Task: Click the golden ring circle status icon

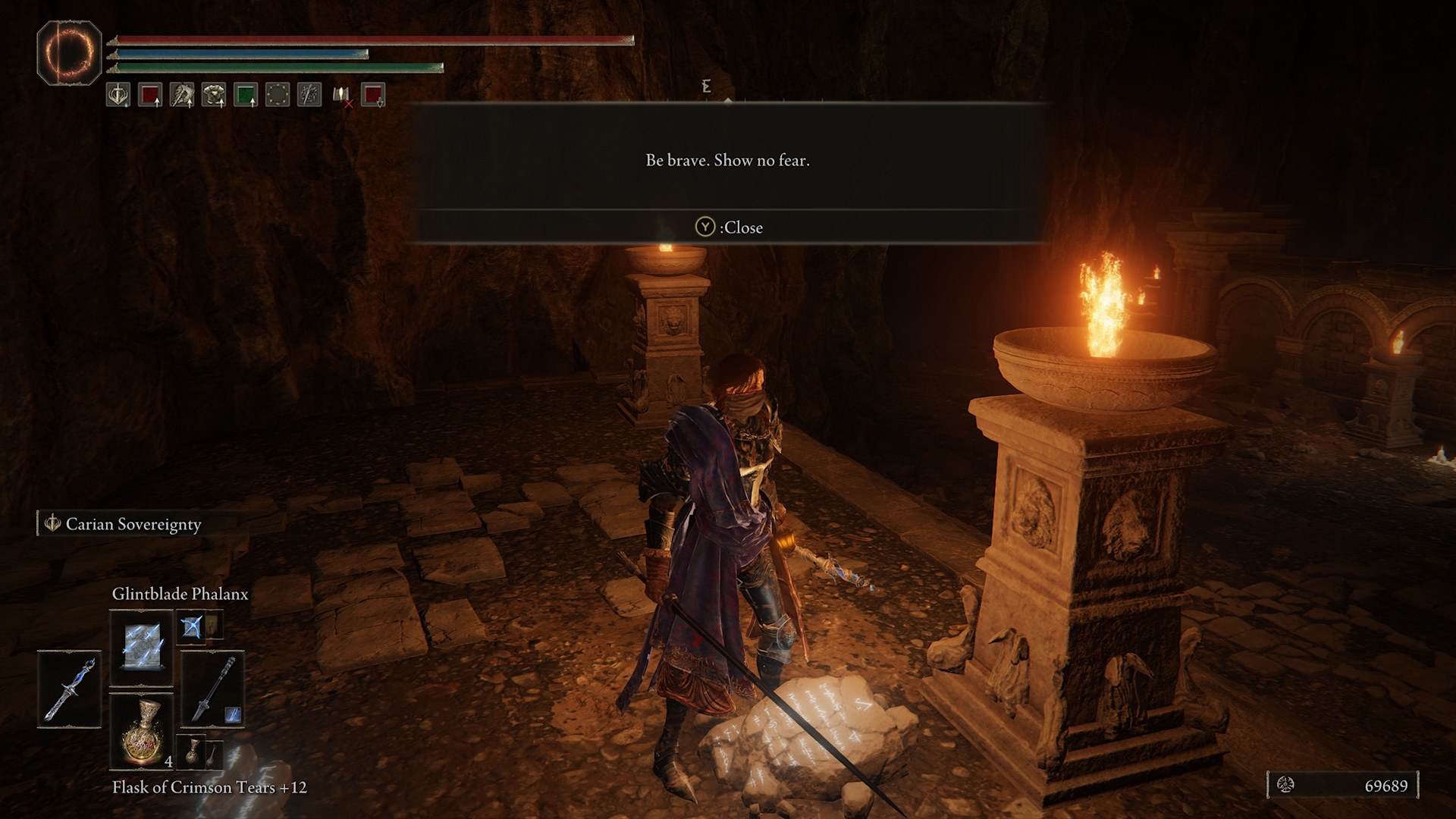Action: pyautogui.click(x=278, y=95)
